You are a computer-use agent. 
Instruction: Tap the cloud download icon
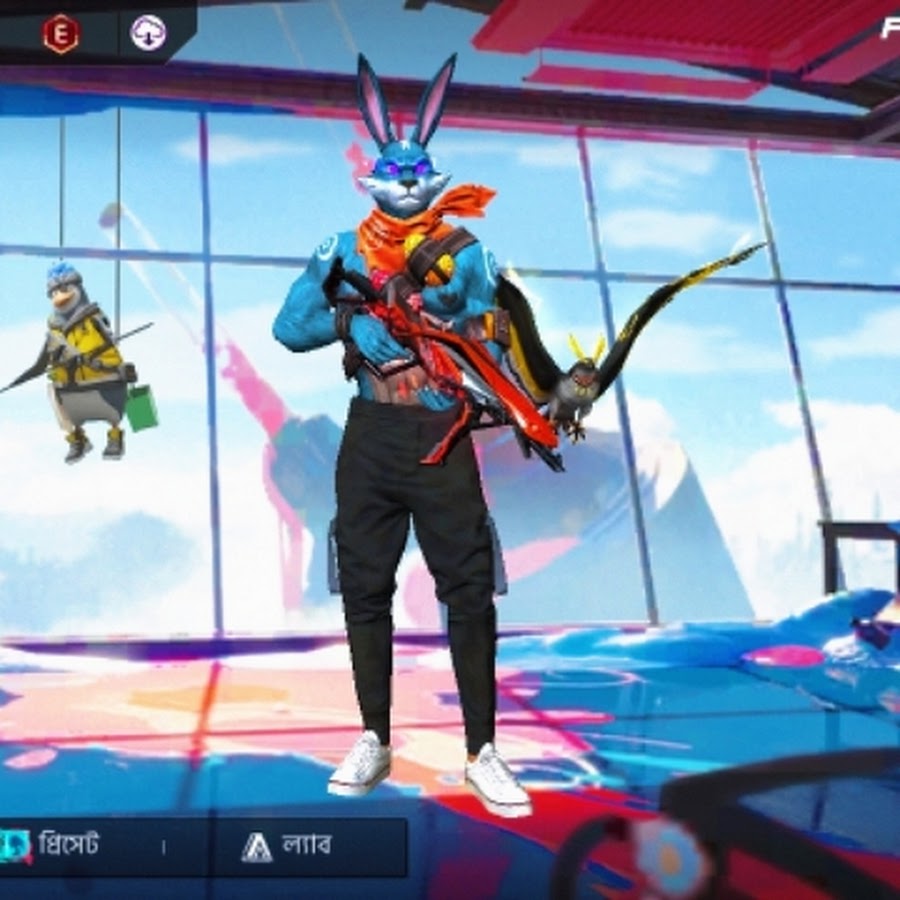(149, 33)
